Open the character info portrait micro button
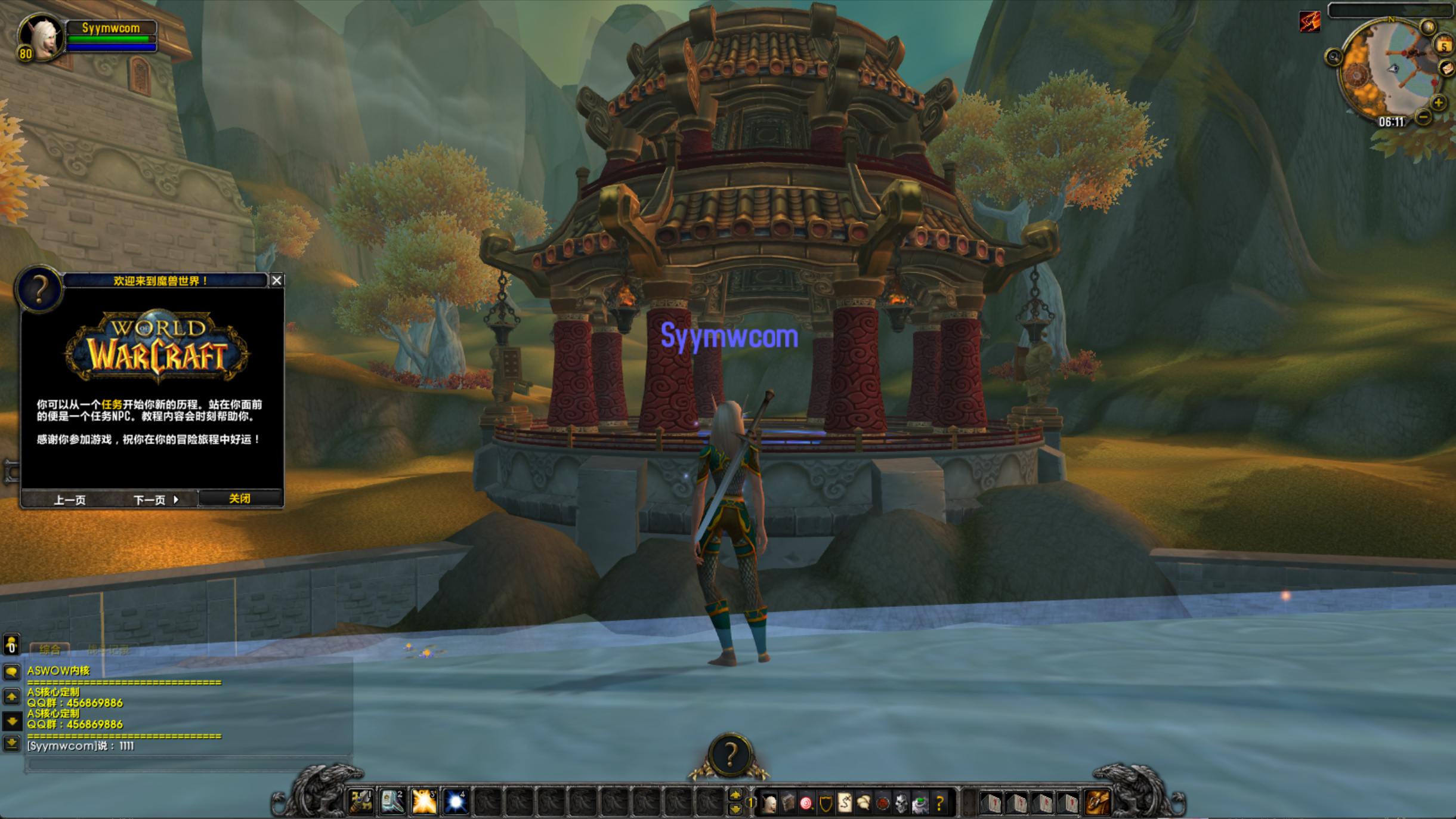 (769, 803)
